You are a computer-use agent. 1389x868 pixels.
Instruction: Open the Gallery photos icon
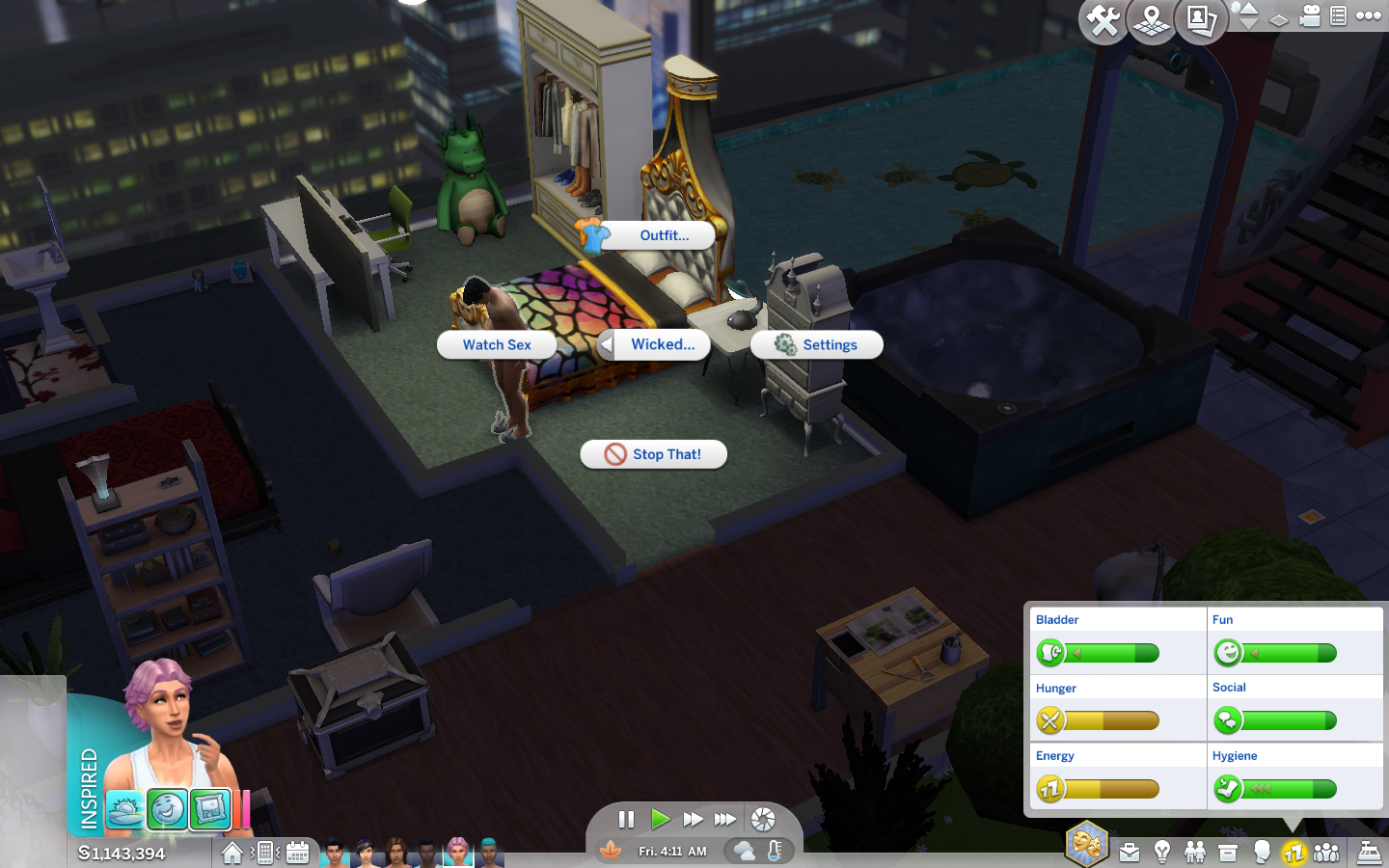[1201, 20]
